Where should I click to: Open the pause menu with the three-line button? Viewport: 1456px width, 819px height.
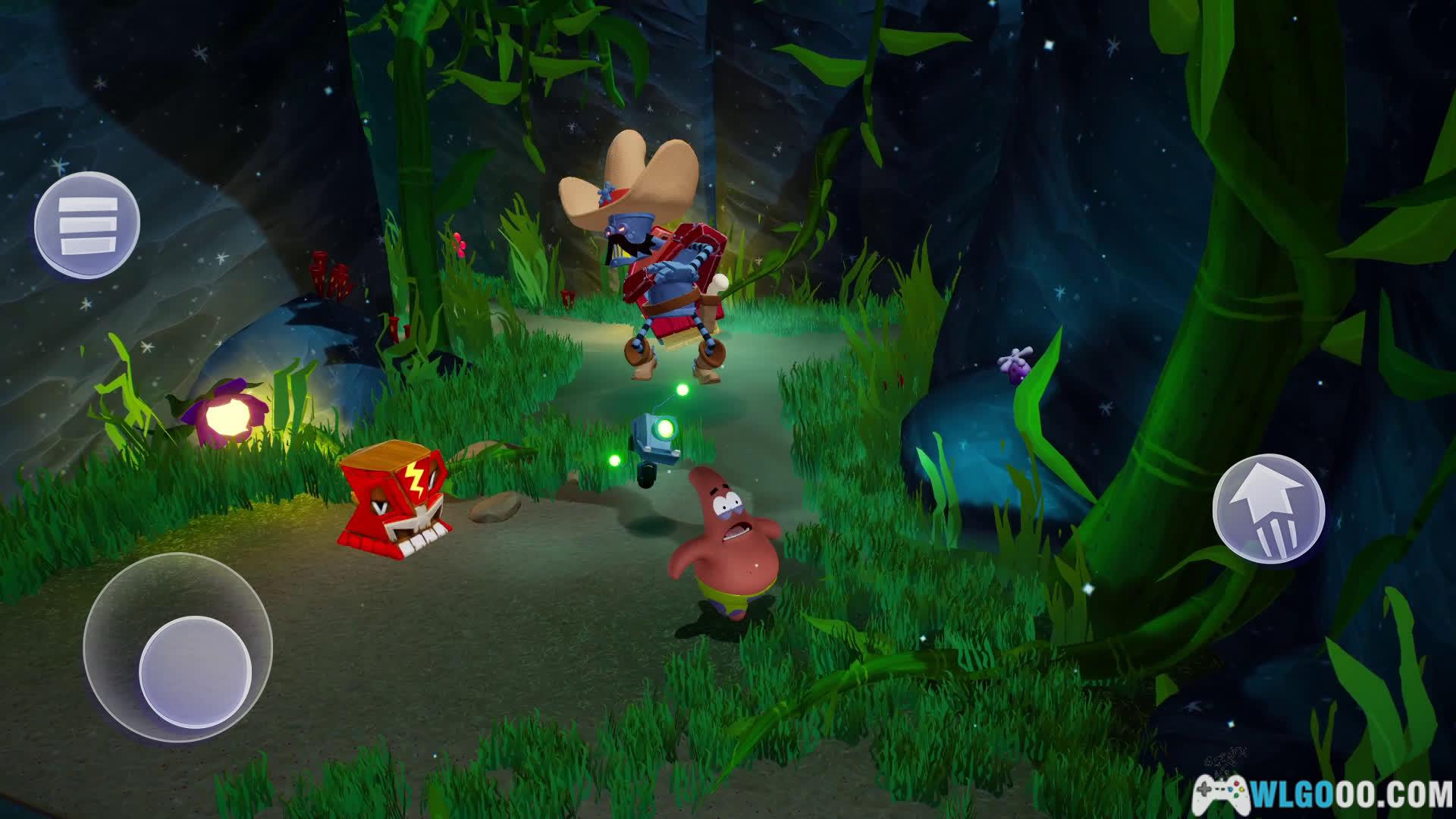coord(87,224)
